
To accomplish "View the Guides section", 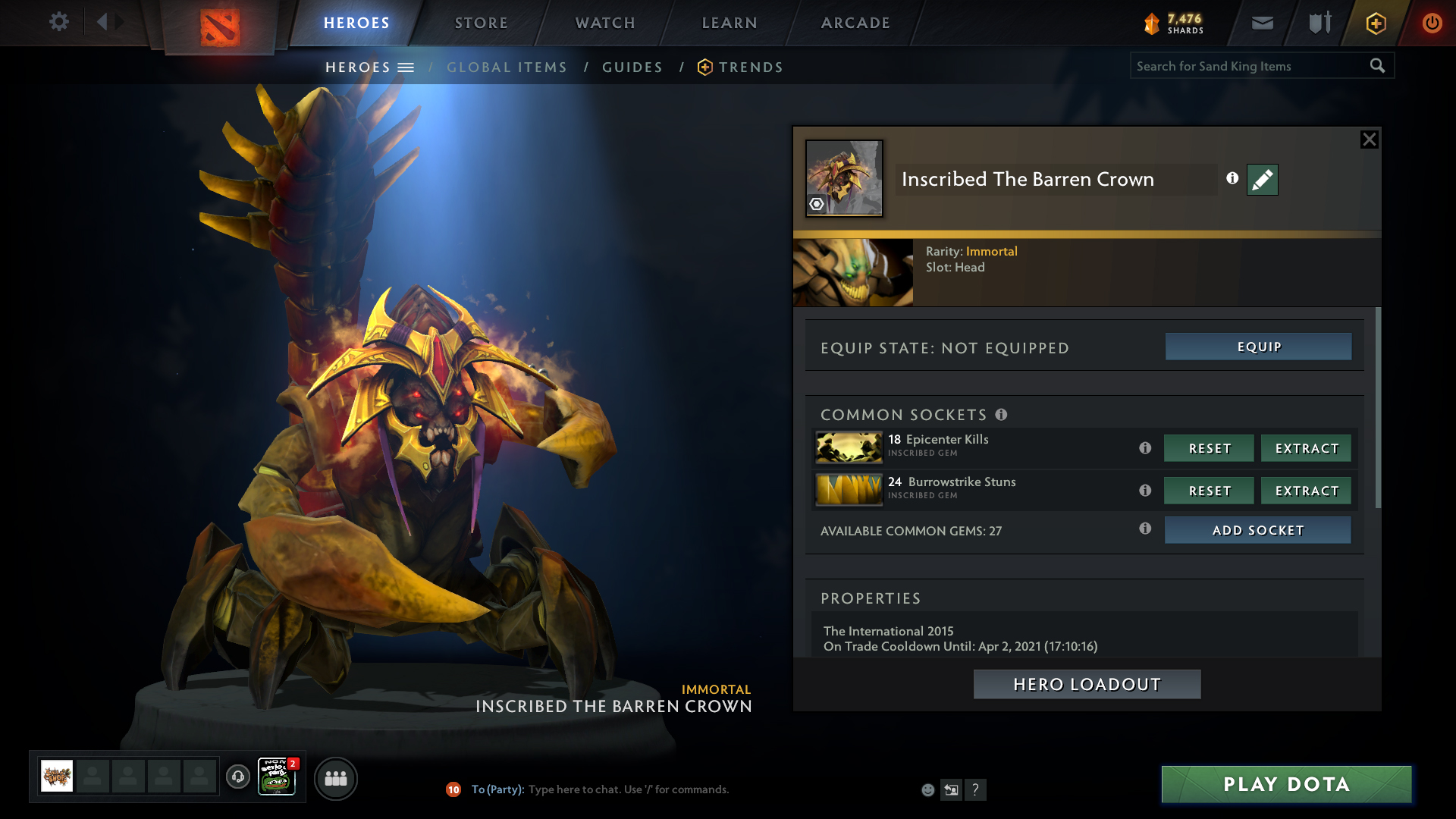I will pyautogui.click(x=632, y=67).
